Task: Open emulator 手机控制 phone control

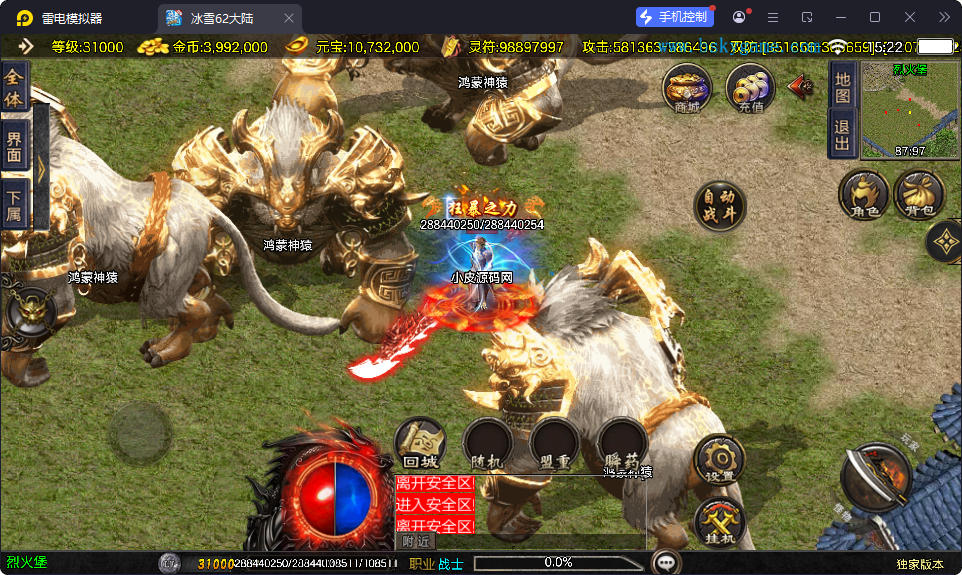Action: click(x=674, y=17)
